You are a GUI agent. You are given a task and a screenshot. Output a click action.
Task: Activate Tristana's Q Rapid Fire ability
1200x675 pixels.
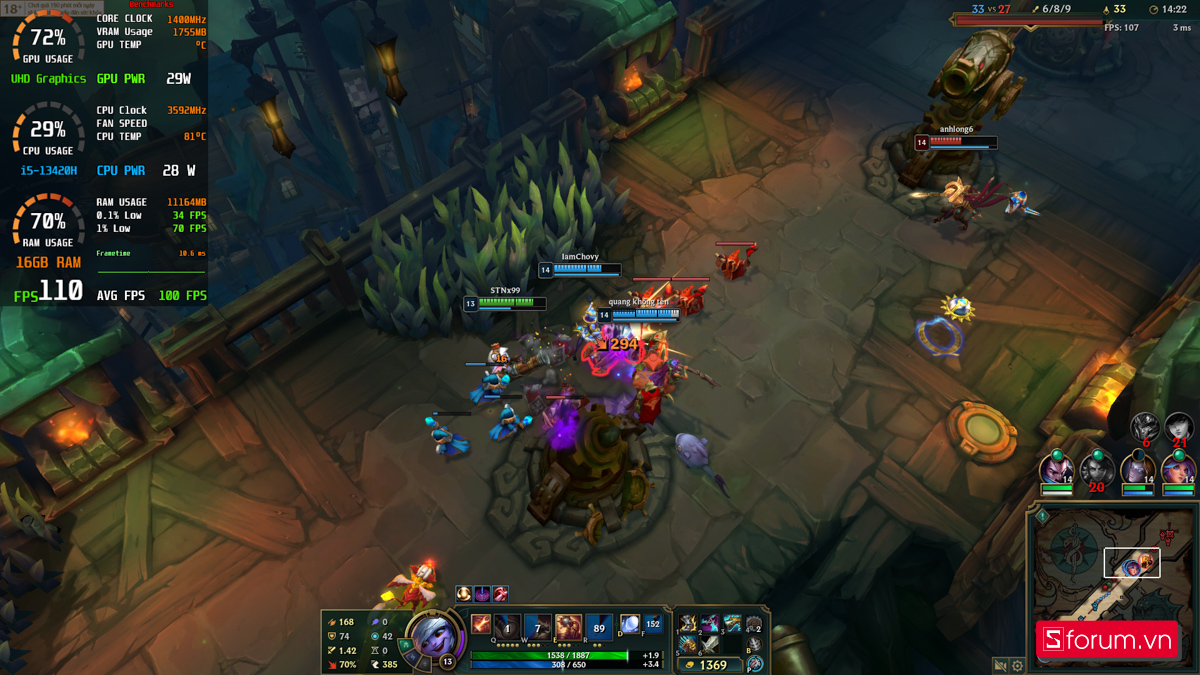pos(508,627)
